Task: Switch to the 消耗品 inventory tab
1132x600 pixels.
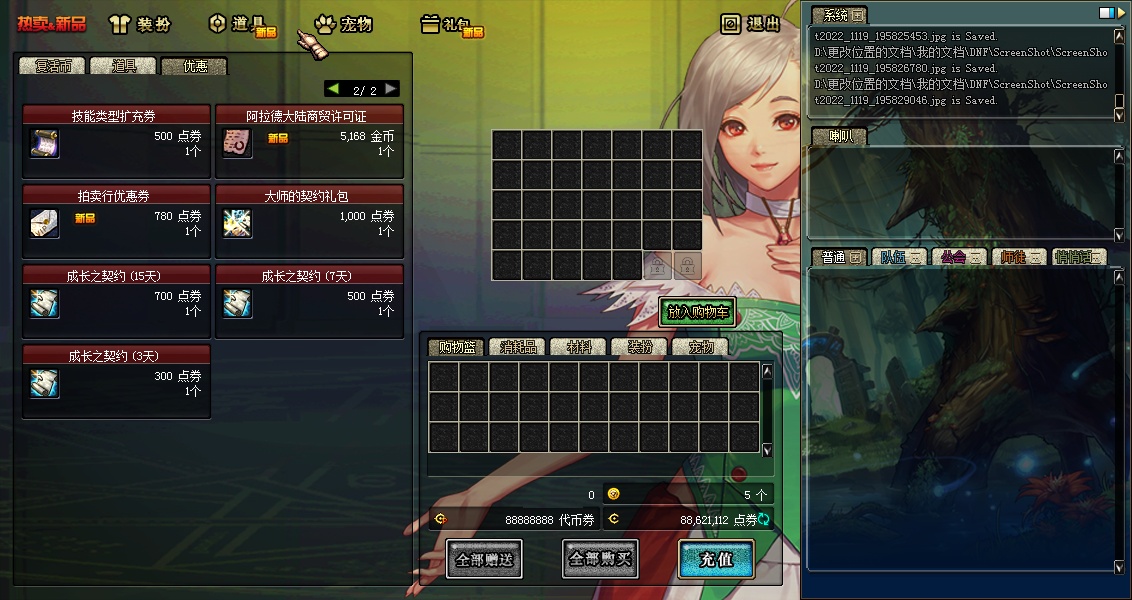Action: tap(518, 347)
